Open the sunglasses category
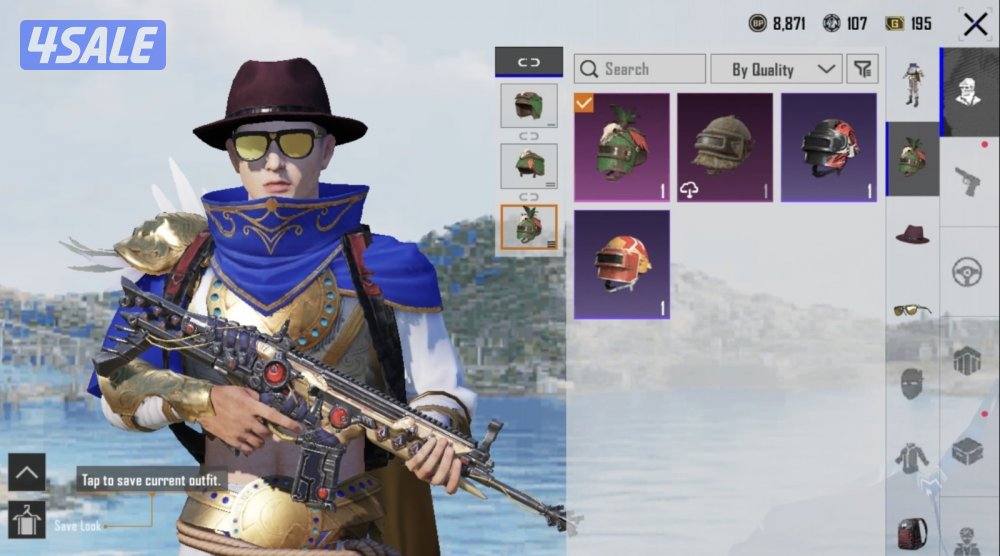This screenshot has width=1000, height=556. pos(912,309)
